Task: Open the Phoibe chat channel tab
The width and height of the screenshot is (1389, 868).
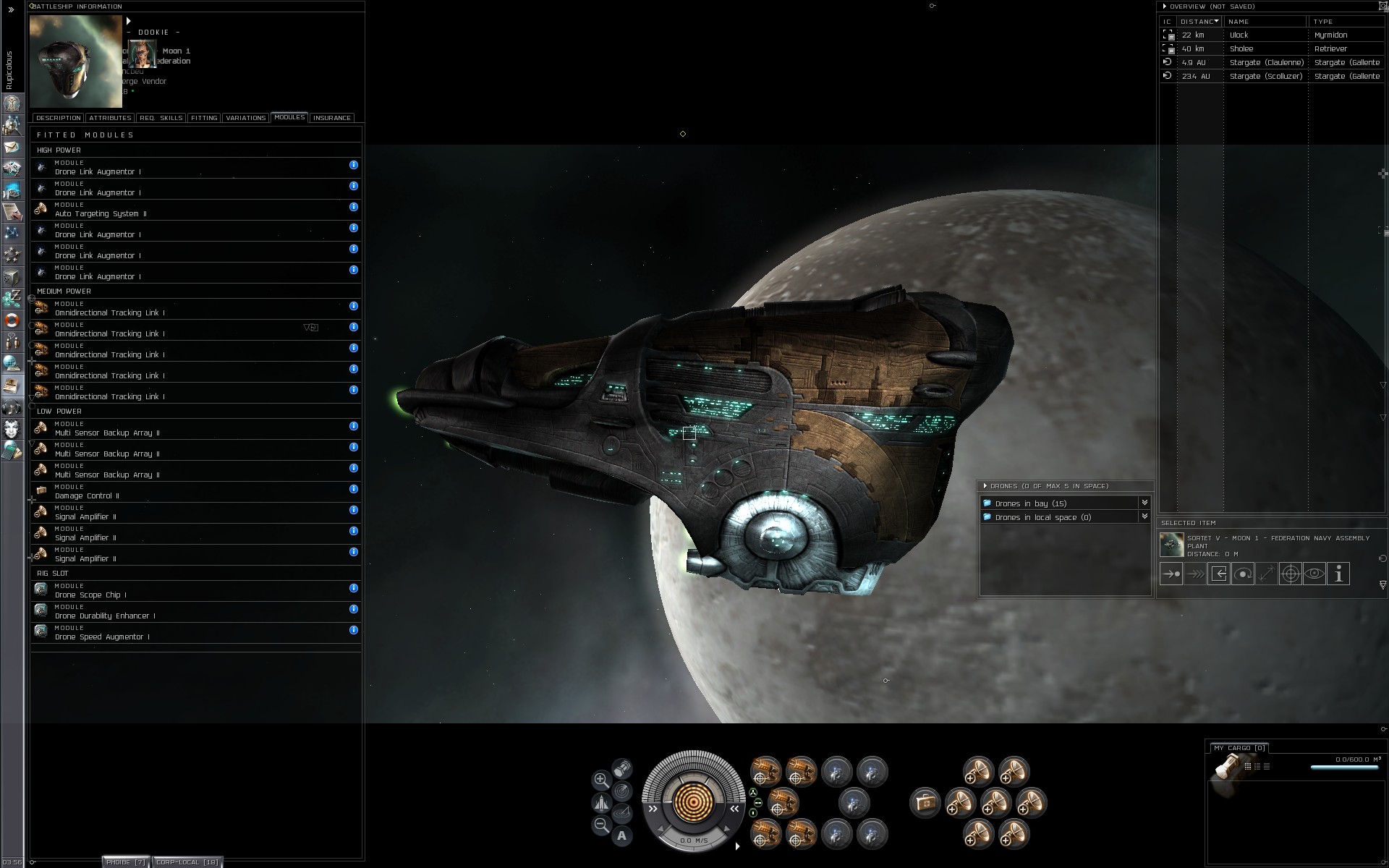Action: [x=126, y=861]
